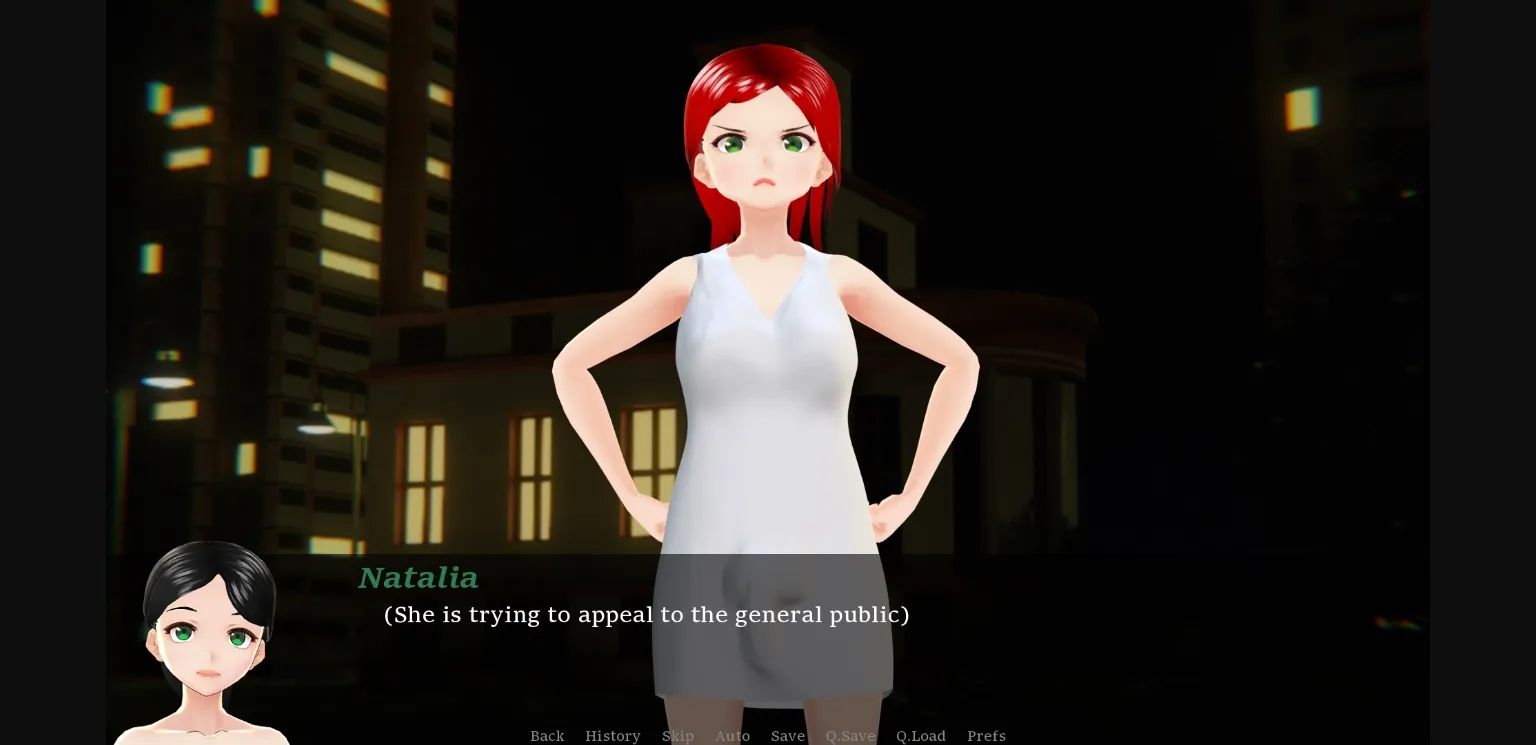The height and width of the screenshot is (745, 1536).
Task: Select the Natalia name label
Action: tap(418, 578)
